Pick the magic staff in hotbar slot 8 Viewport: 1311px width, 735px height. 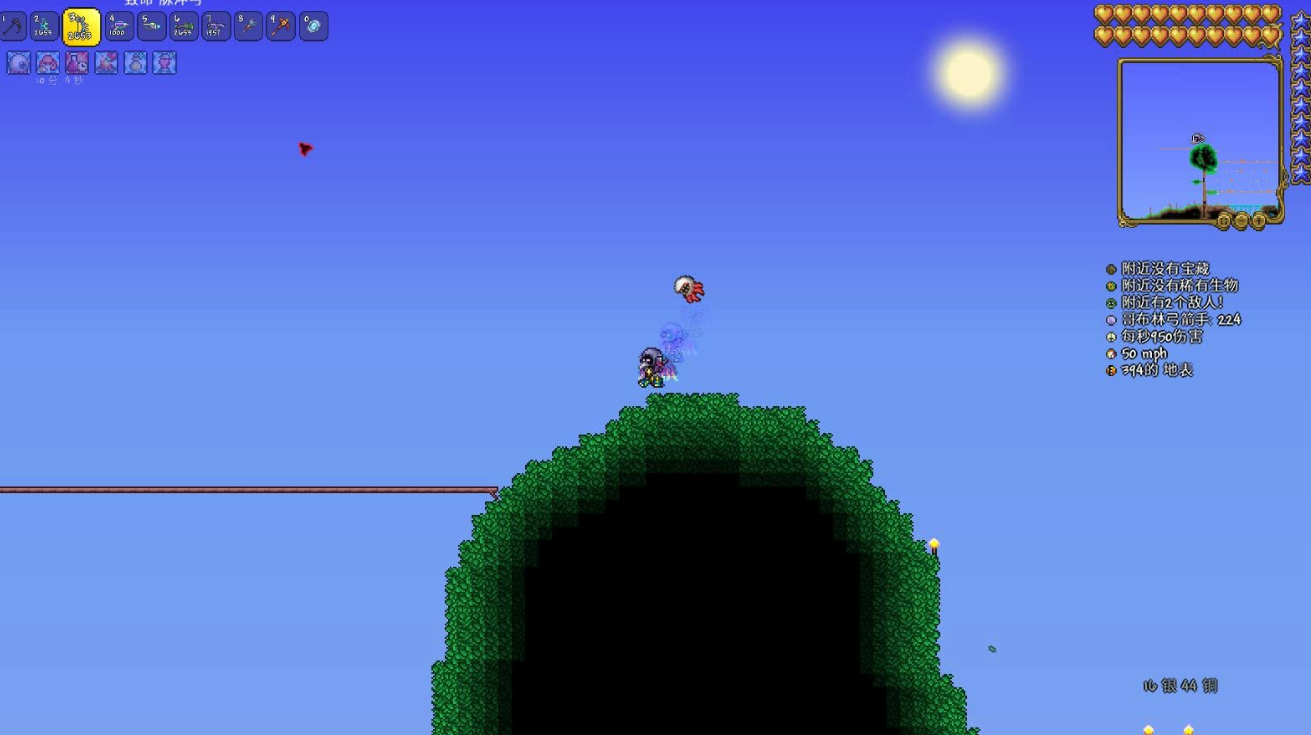point(249,26)
